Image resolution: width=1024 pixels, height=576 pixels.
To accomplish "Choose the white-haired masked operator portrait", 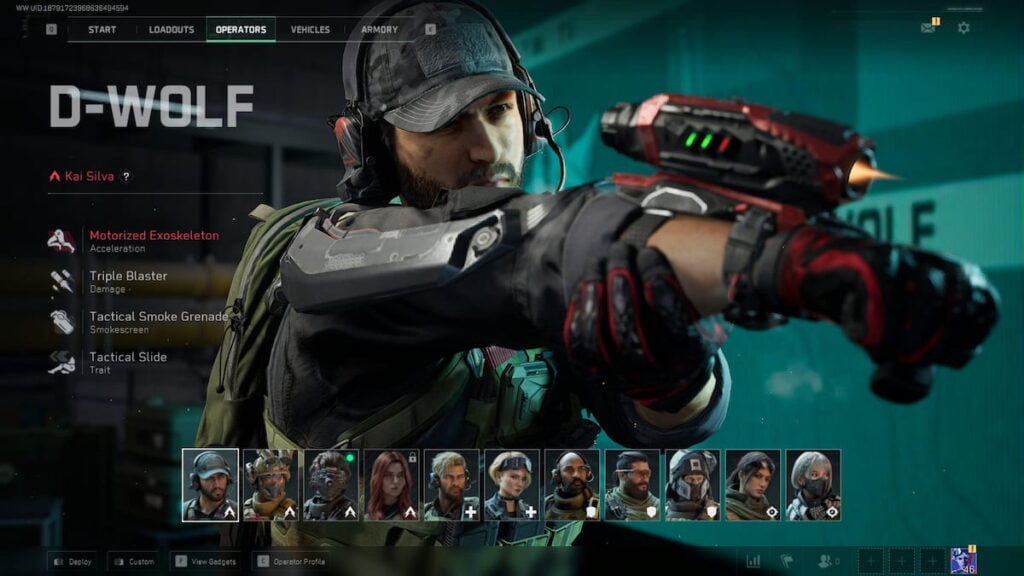I will pos(813,485).
